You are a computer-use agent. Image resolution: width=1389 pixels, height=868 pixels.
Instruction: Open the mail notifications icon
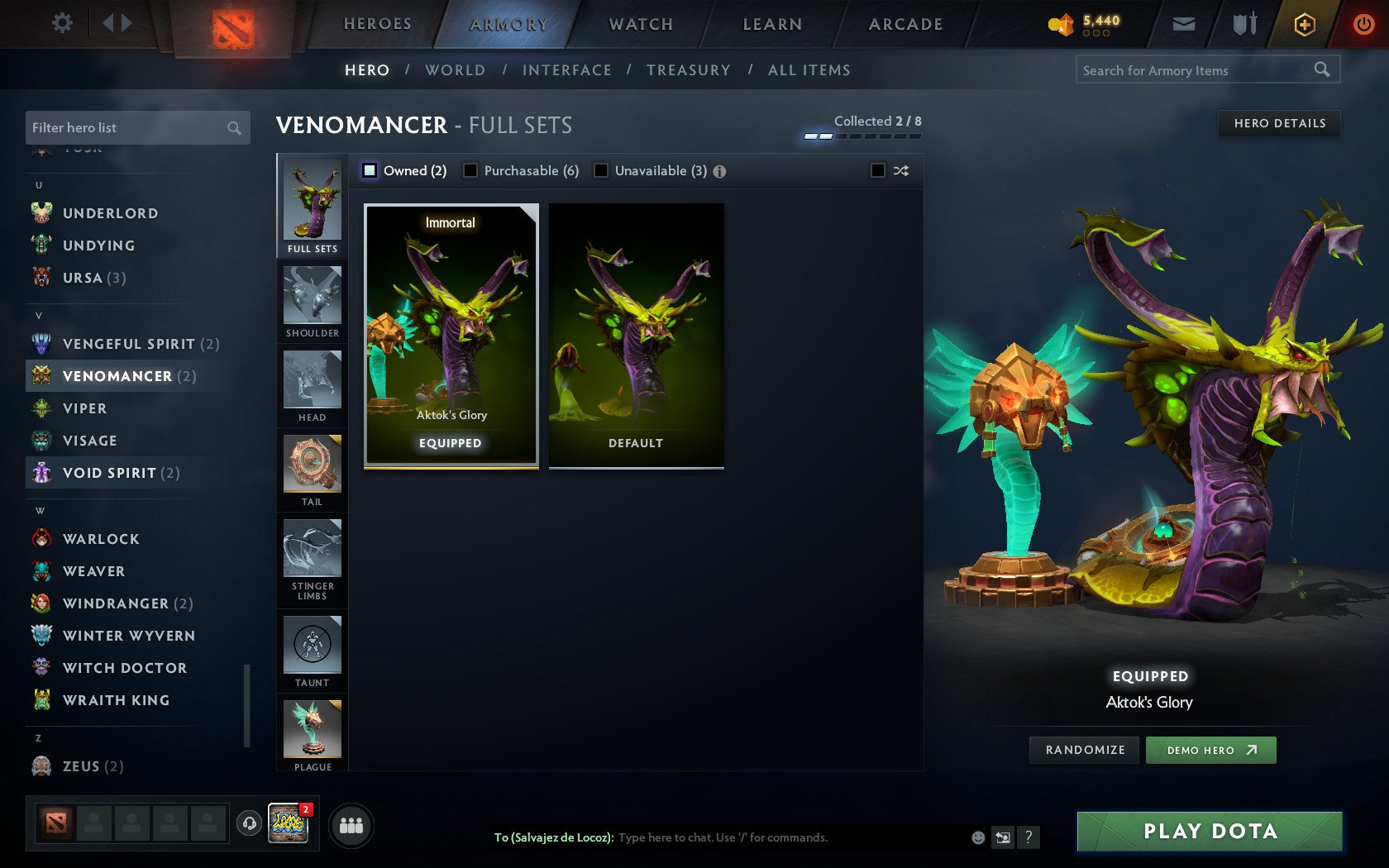point(1184,24)
